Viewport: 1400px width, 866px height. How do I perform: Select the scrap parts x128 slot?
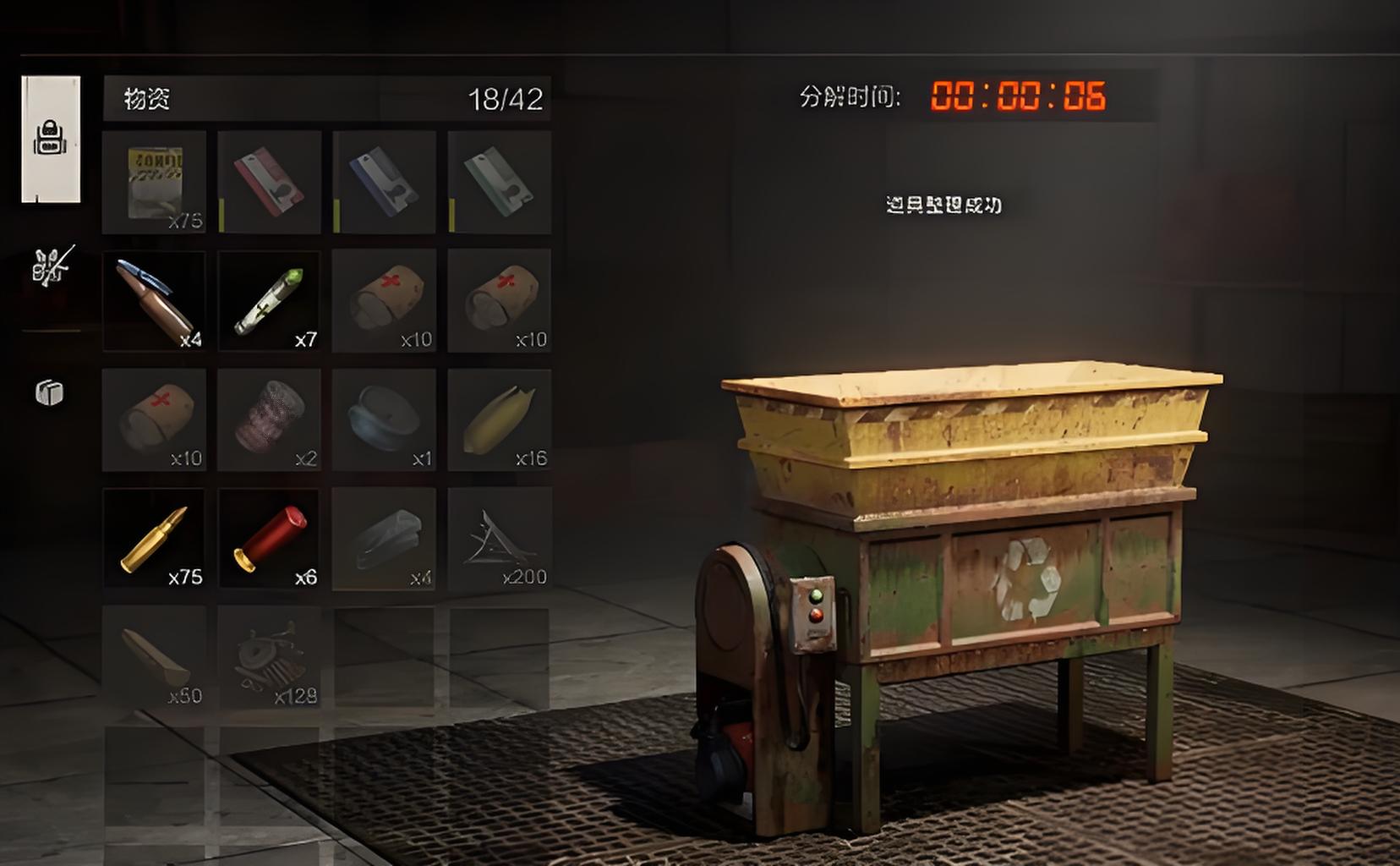click(x=270, y=657)
